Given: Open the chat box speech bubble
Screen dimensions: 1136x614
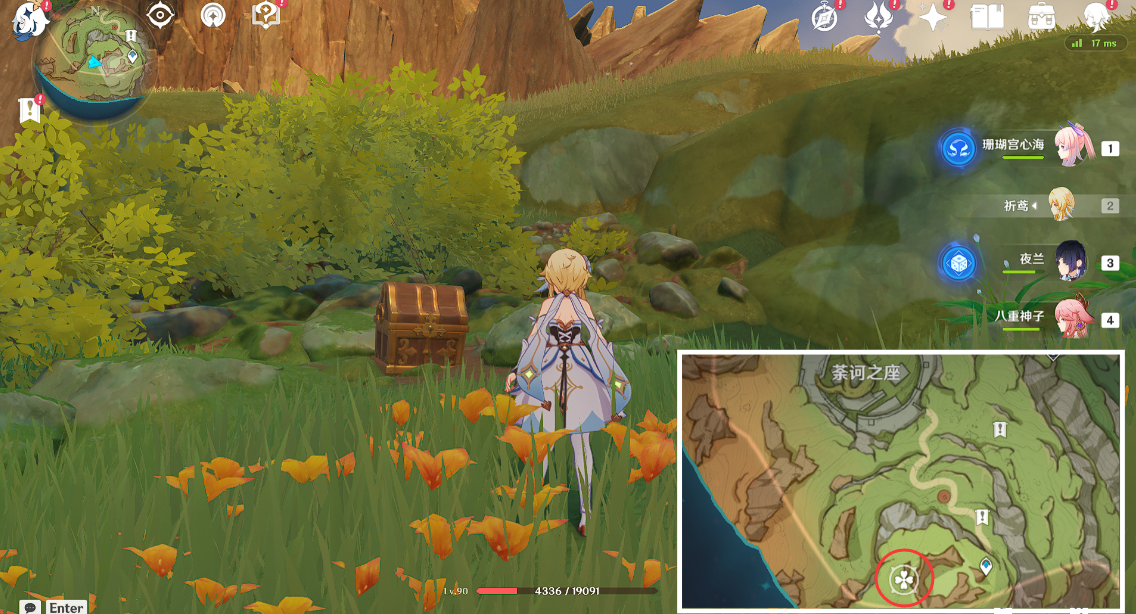Looking at the screenshot, I should (32, 607).
